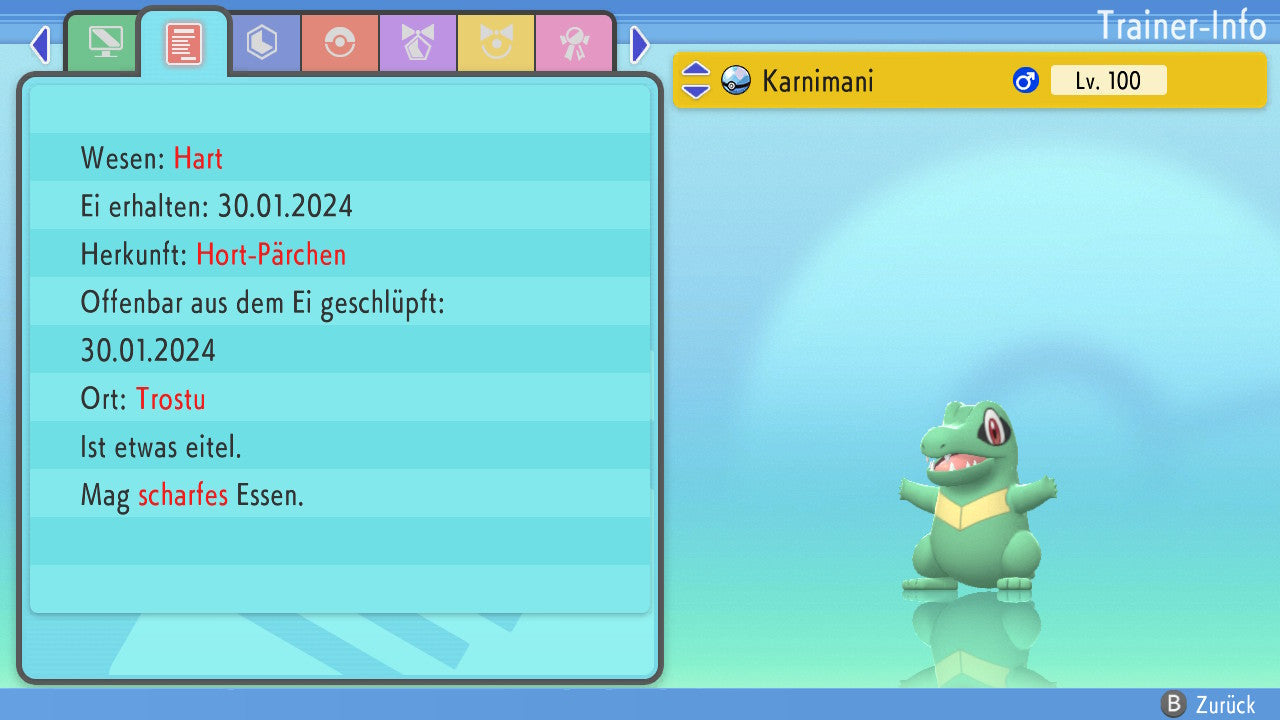Switch to the green monitor summary tab
Screen dimensions: 1280x720
(104, 43)
